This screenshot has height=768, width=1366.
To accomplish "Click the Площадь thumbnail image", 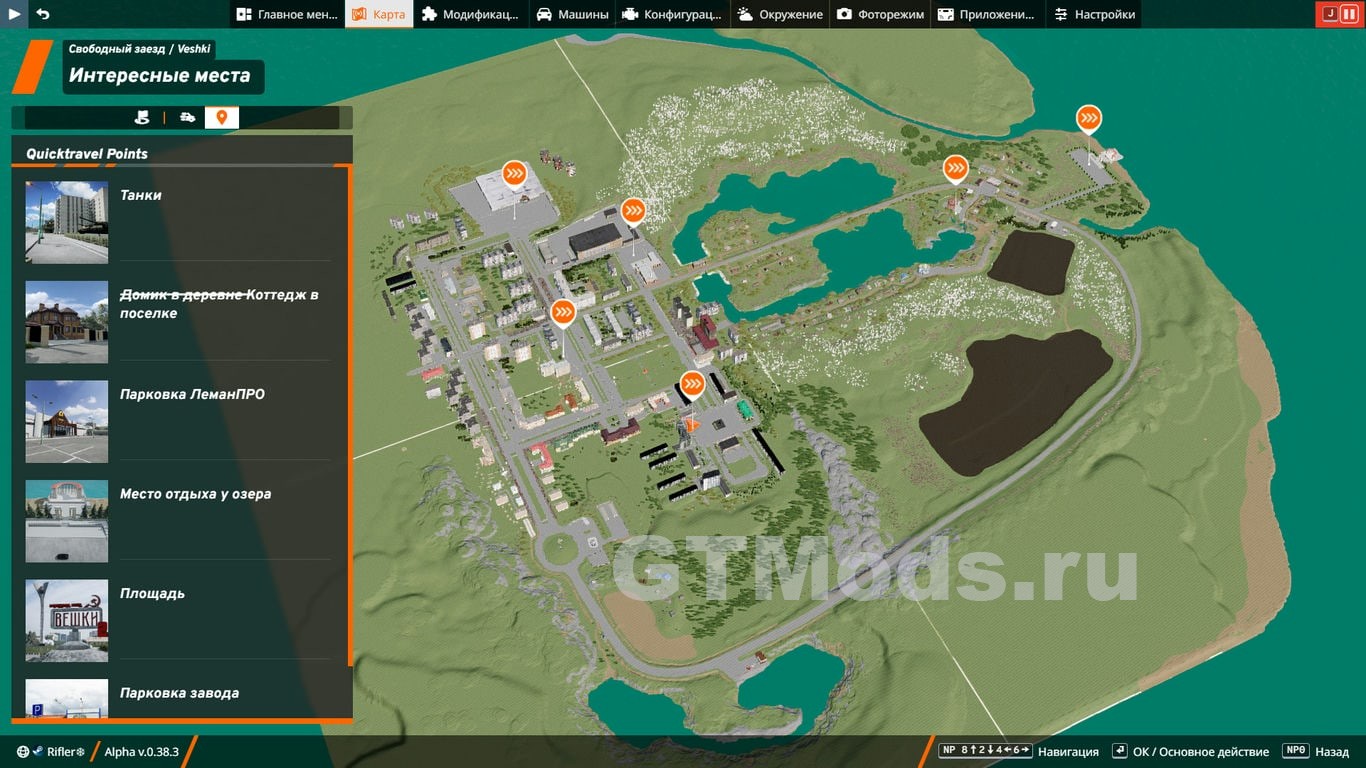I will click(67, 620).
